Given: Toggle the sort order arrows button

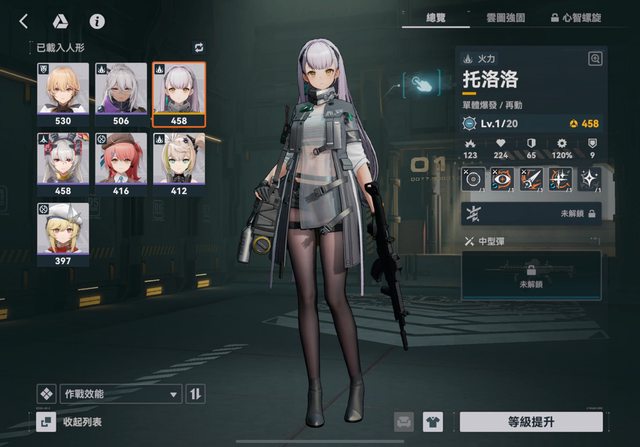Looking at the screenshot, I should (x=197, y=394).
